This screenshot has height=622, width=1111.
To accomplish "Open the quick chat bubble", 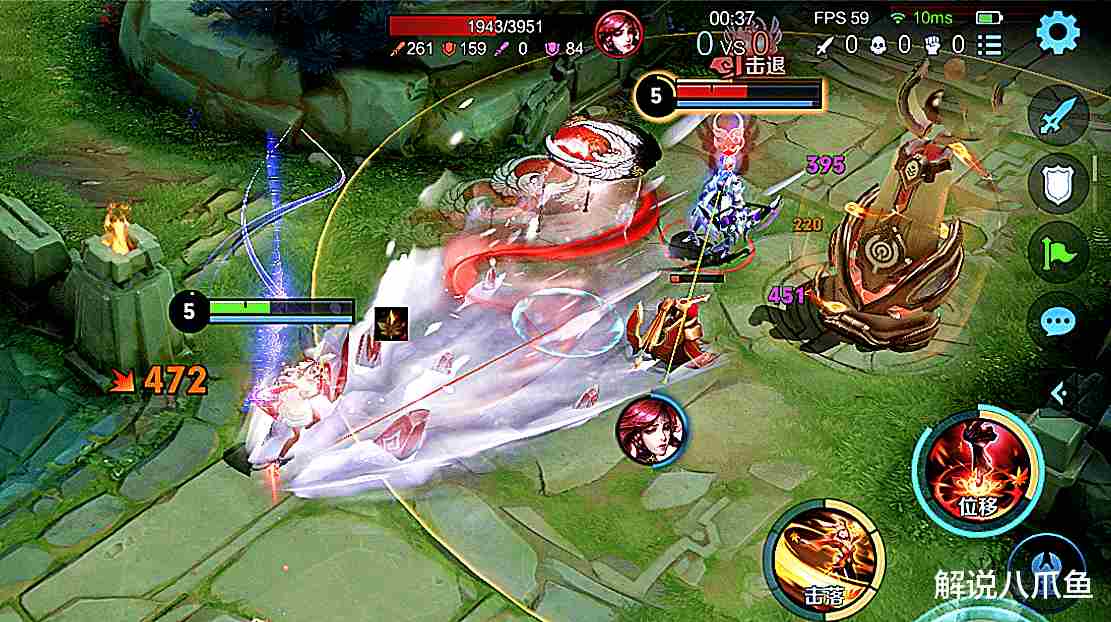I will click(1058, 321).
